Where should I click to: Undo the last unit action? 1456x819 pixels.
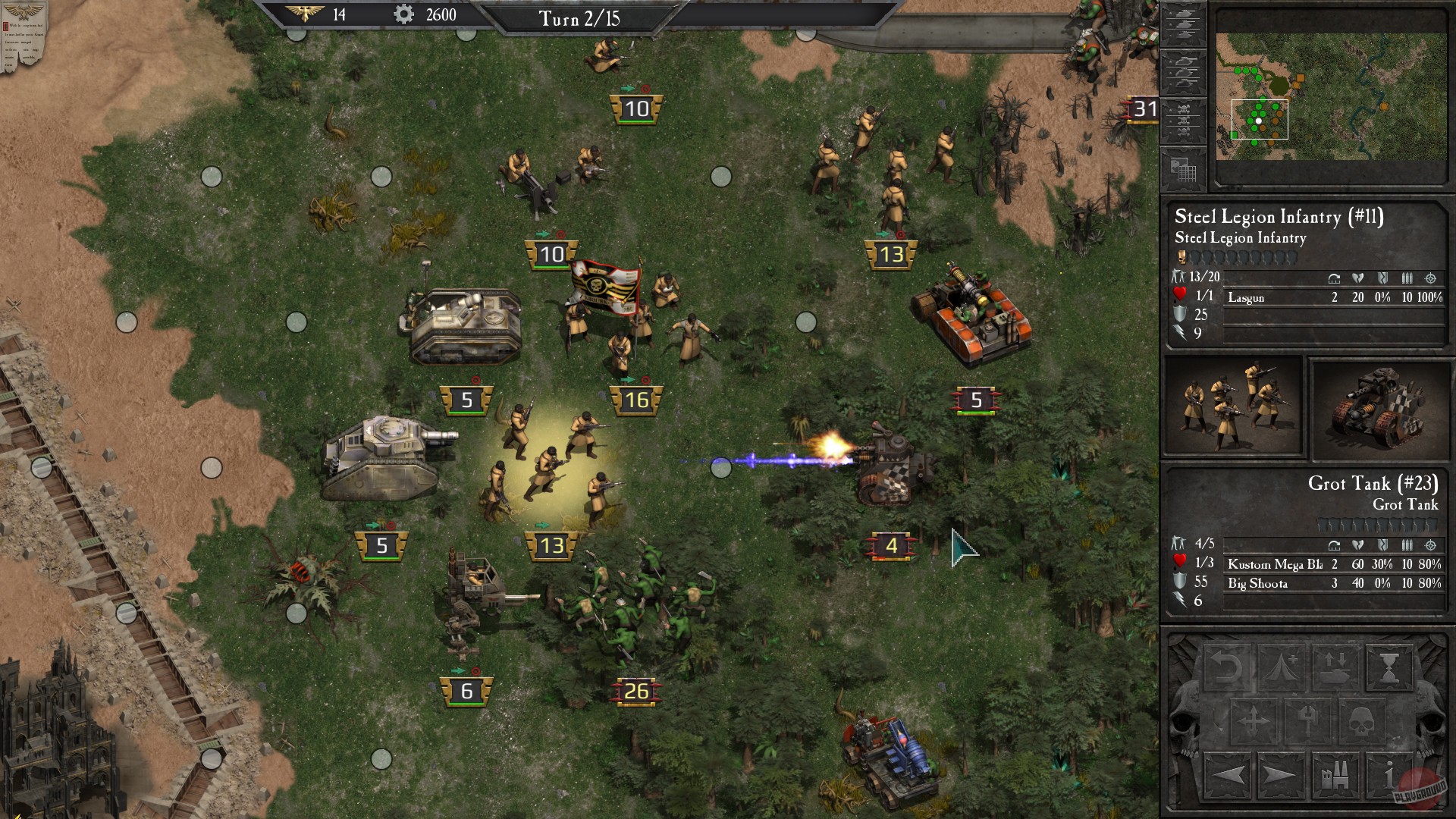pyautogui.click(x=1228, y=669)
